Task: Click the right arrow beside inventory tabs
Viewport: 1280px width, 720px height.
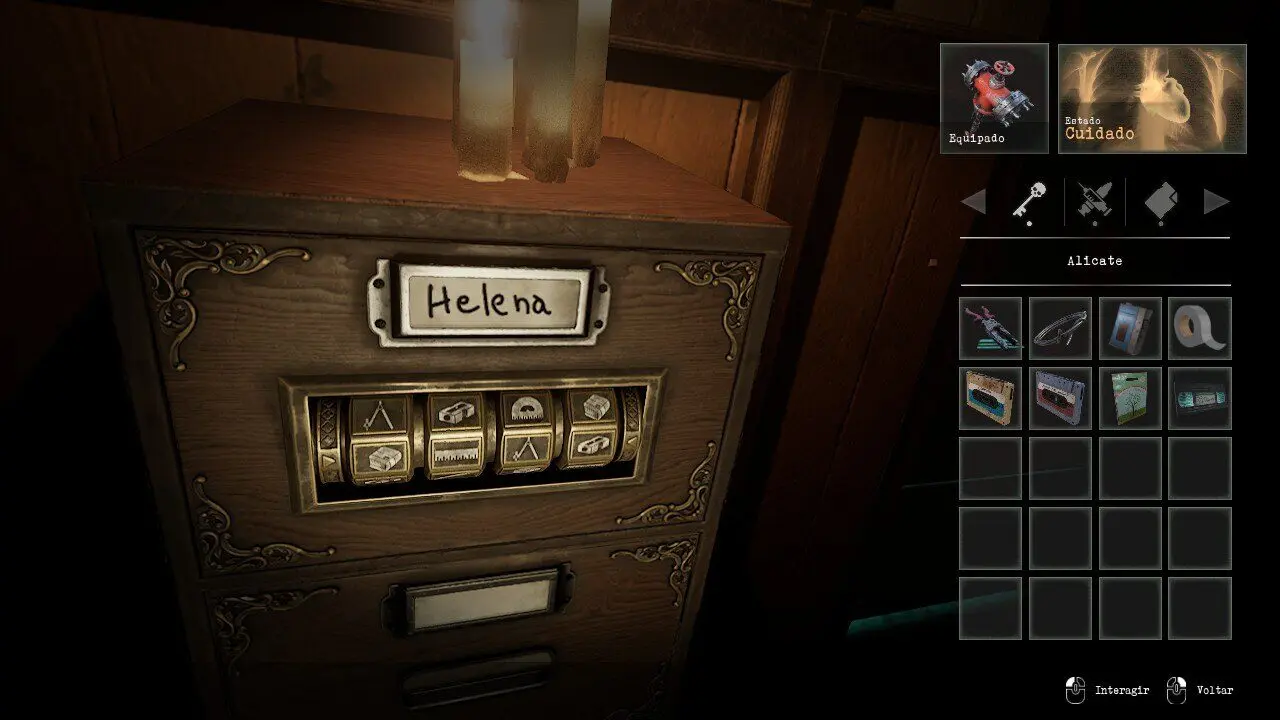Action: click(x=1216, y=202)
